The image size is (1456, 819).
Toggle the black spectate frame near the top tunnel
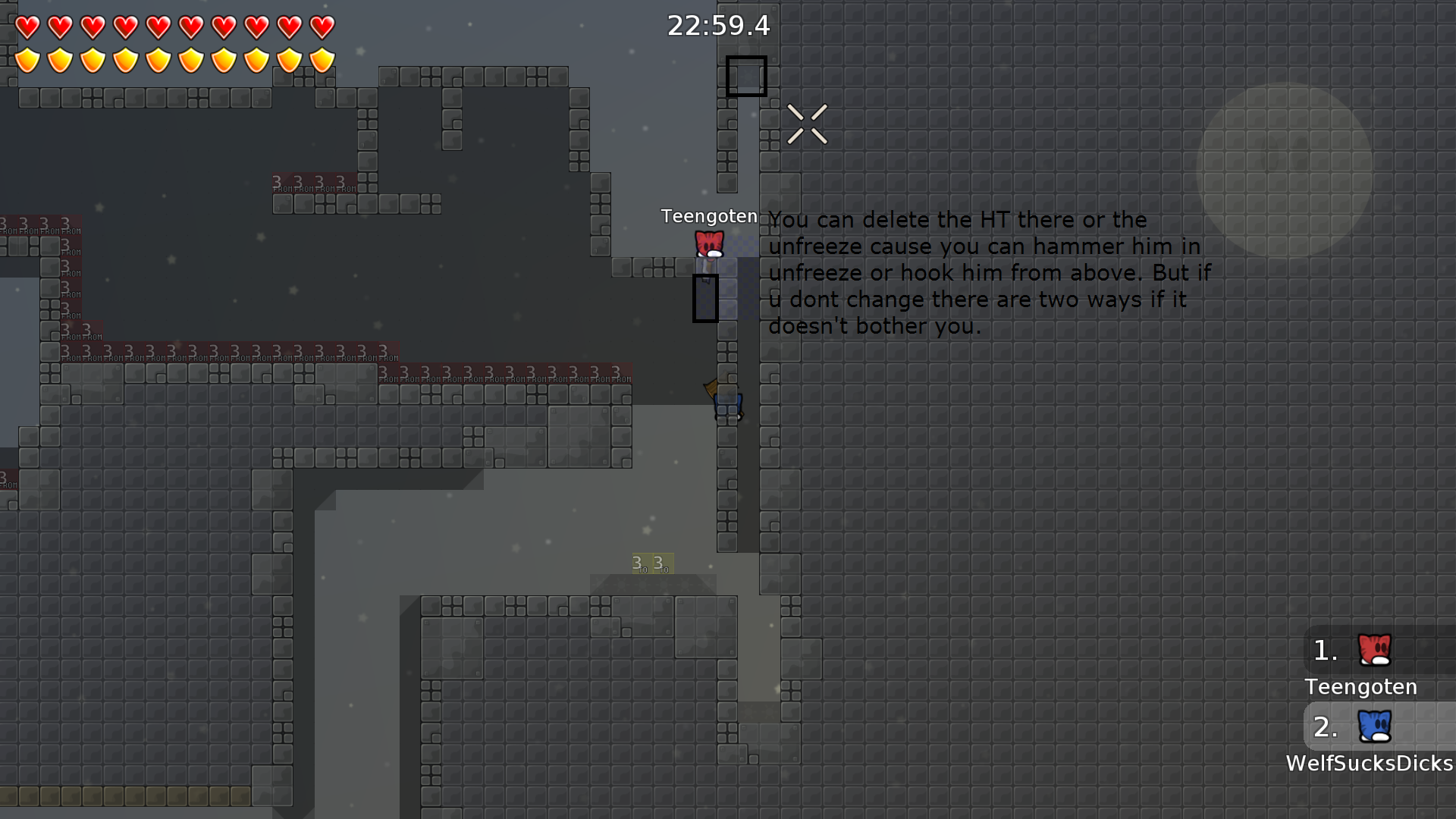point(746,76)
